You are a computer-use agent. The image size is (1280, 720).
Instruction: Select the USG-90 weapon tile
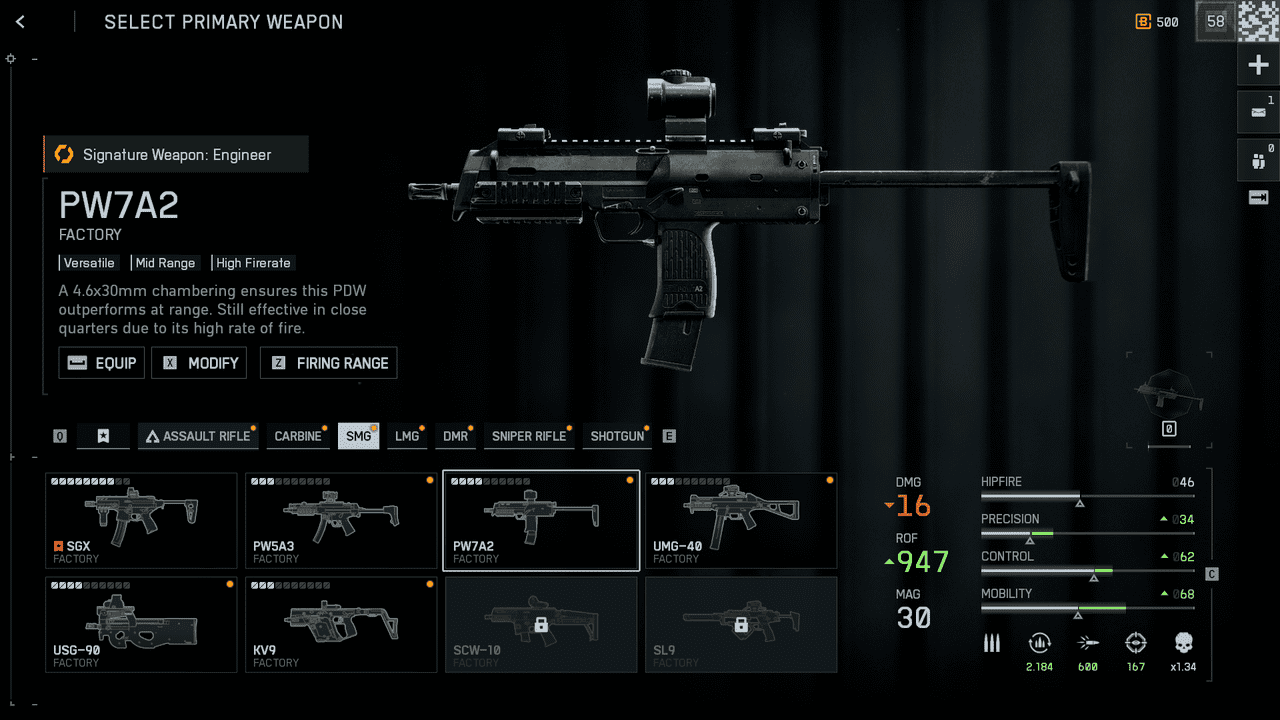tap(141, 624)
